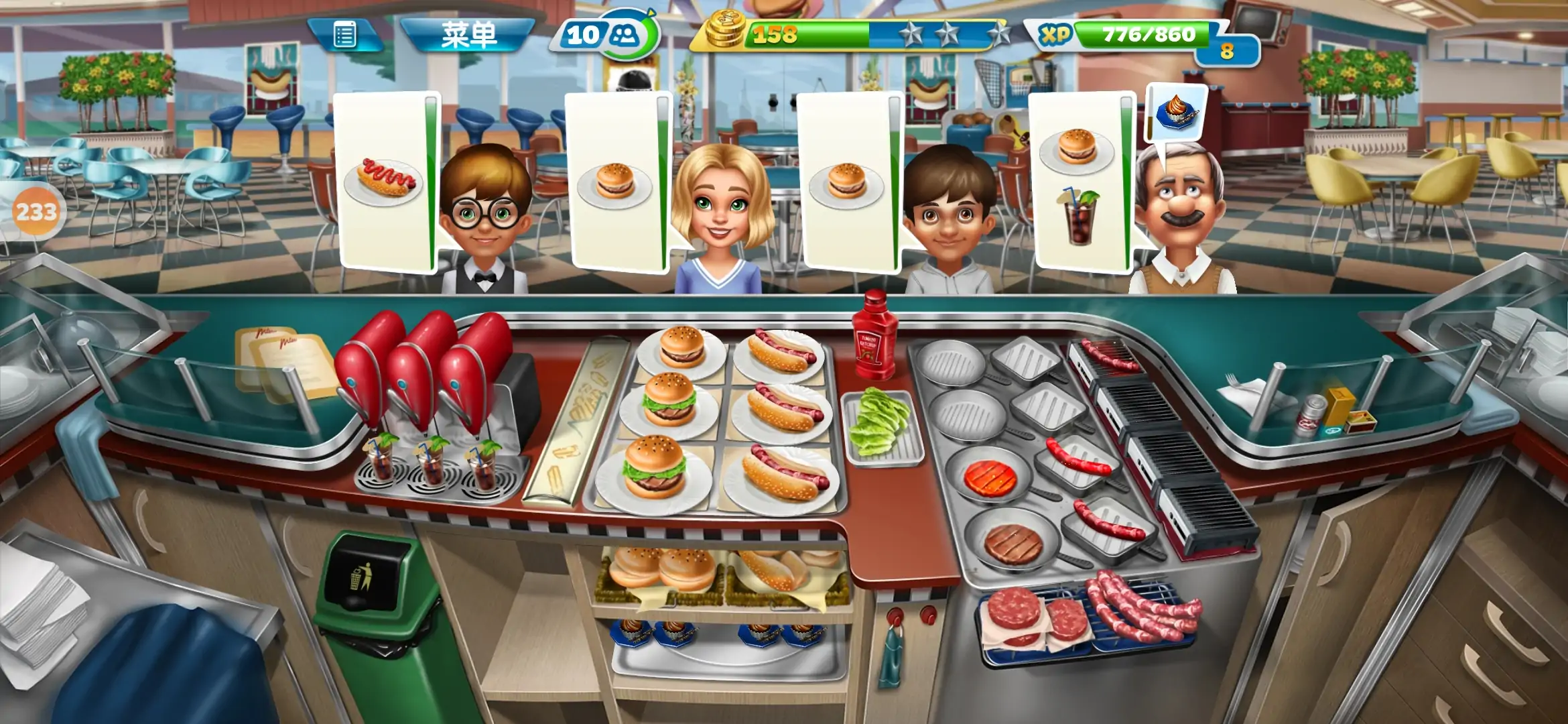Select the fully cooked brown patty on pan
The image size is (1568, 724).
click(x=1012, y=543)
